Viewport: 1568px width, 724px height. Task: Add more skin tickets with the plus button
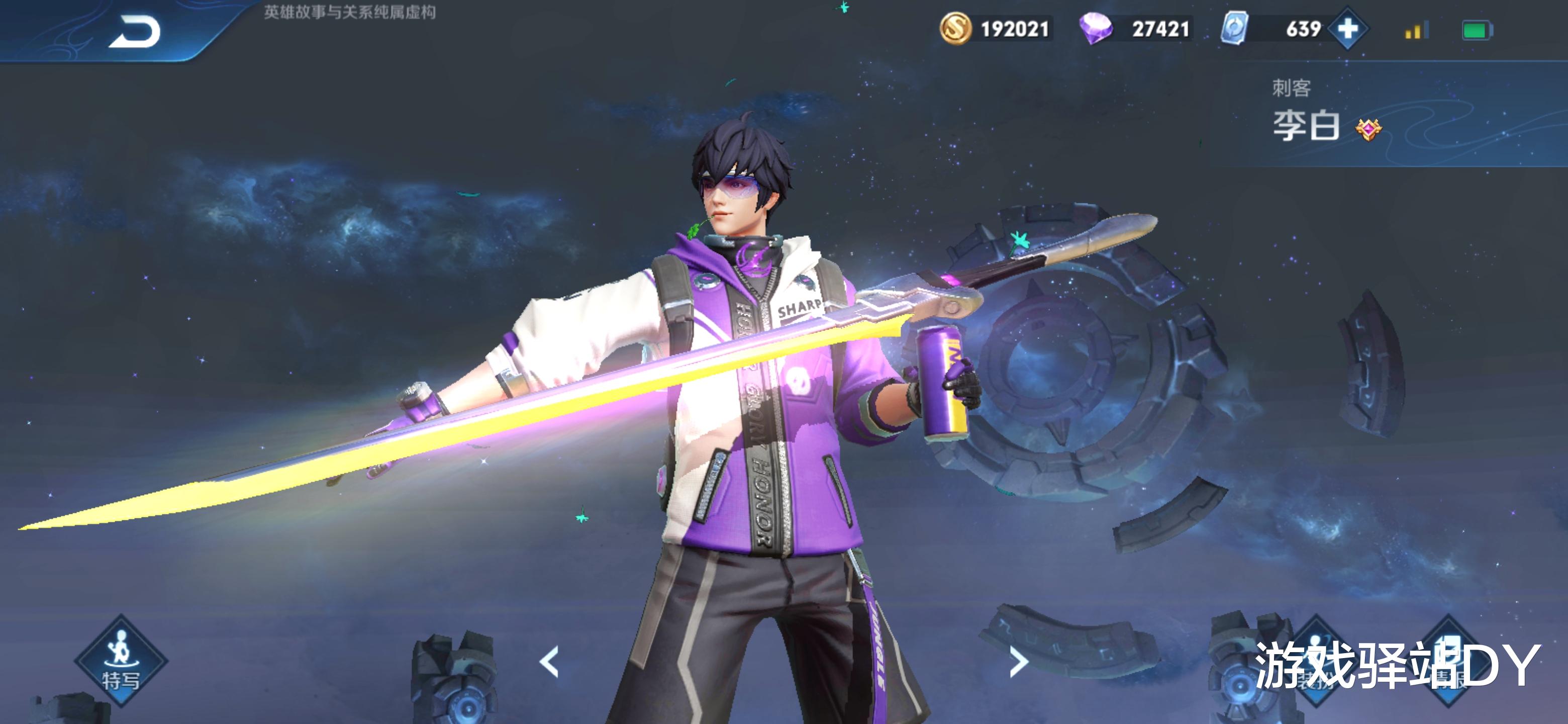(1348, 29)
